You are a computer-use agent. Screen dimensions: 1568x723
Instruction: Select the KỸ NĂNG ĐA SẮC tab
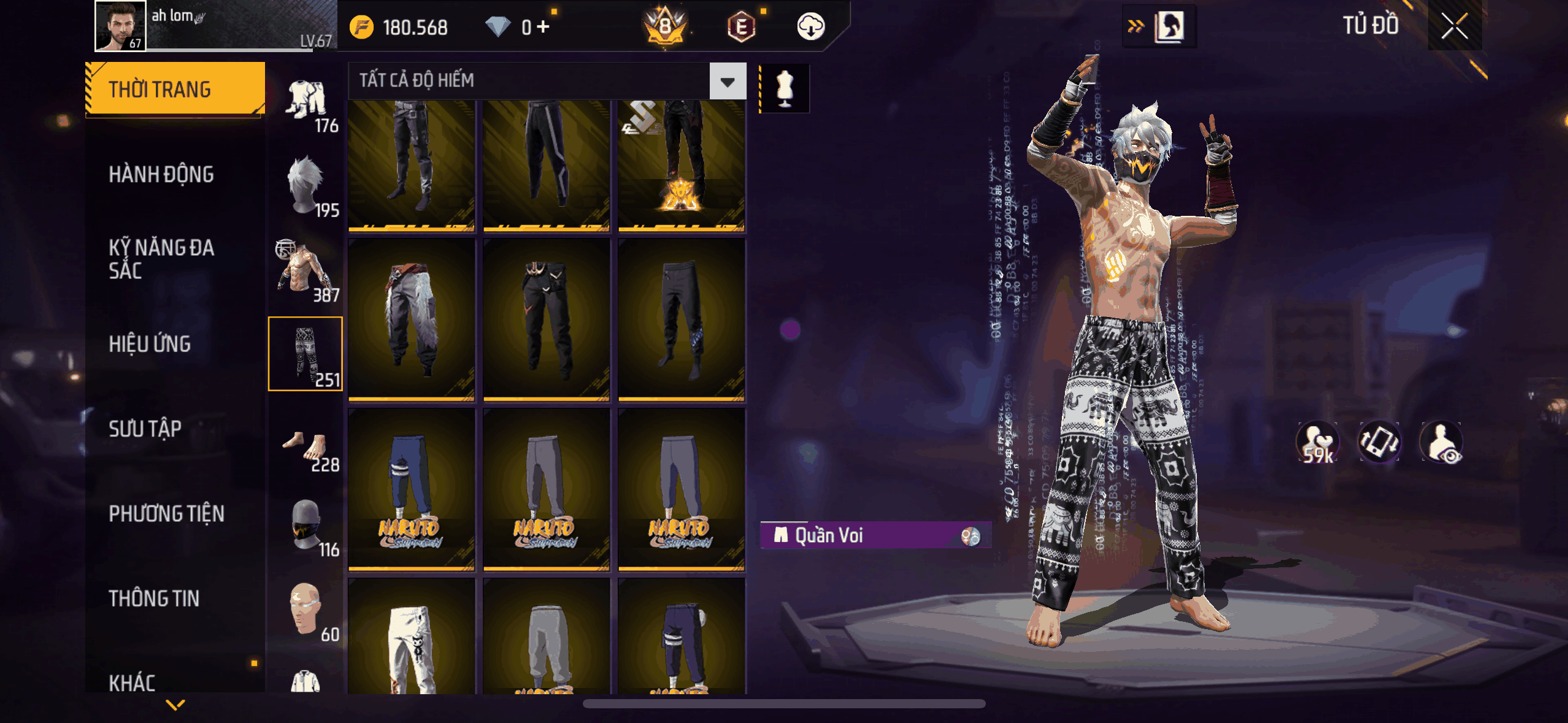pos(161,259)
